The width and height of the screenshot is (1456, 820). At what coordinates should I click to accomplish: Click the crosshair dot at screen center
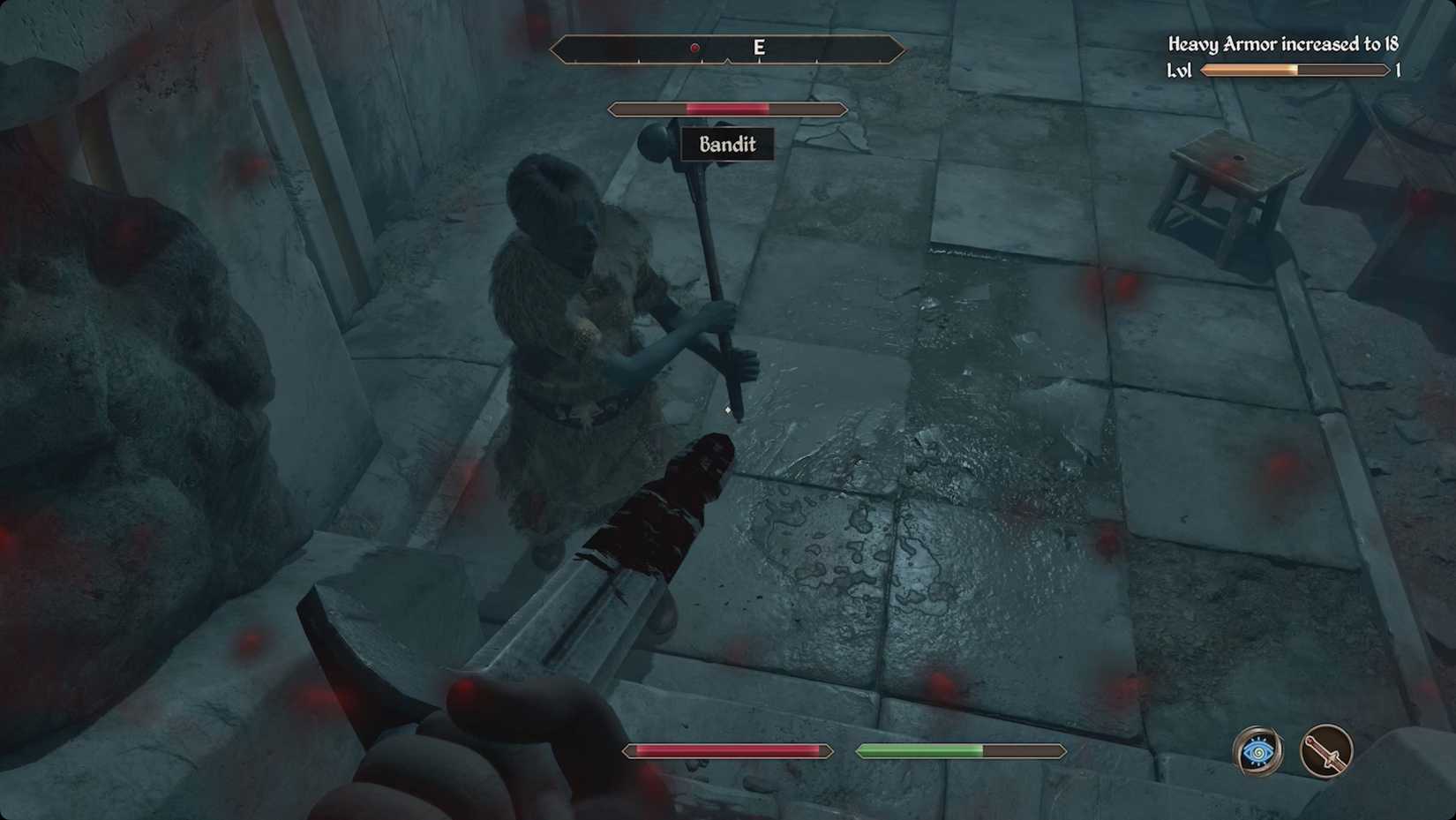(726, 410)
